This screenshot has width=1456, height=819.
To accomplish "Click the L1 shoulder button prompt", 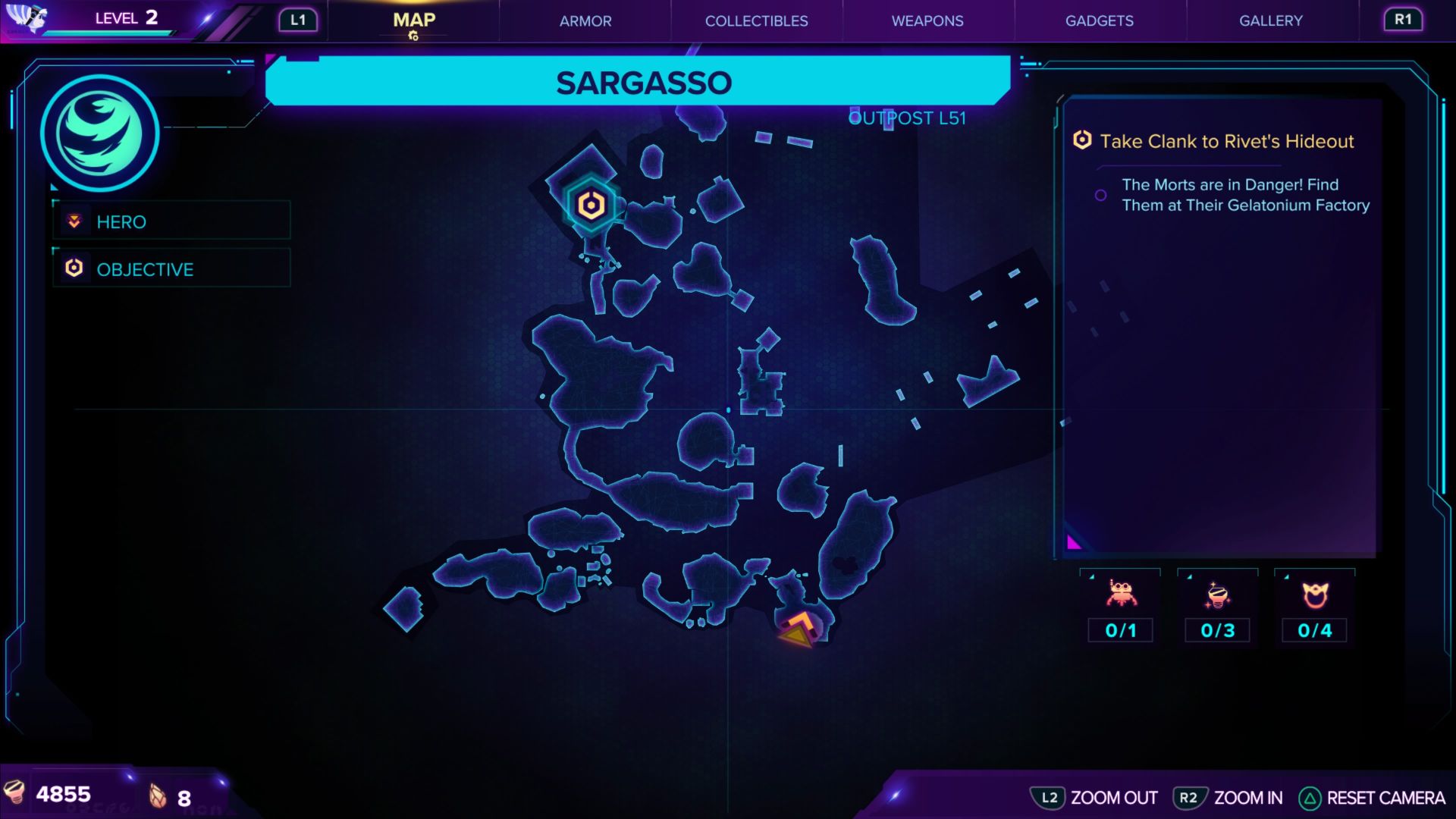I will click(297, 20).
